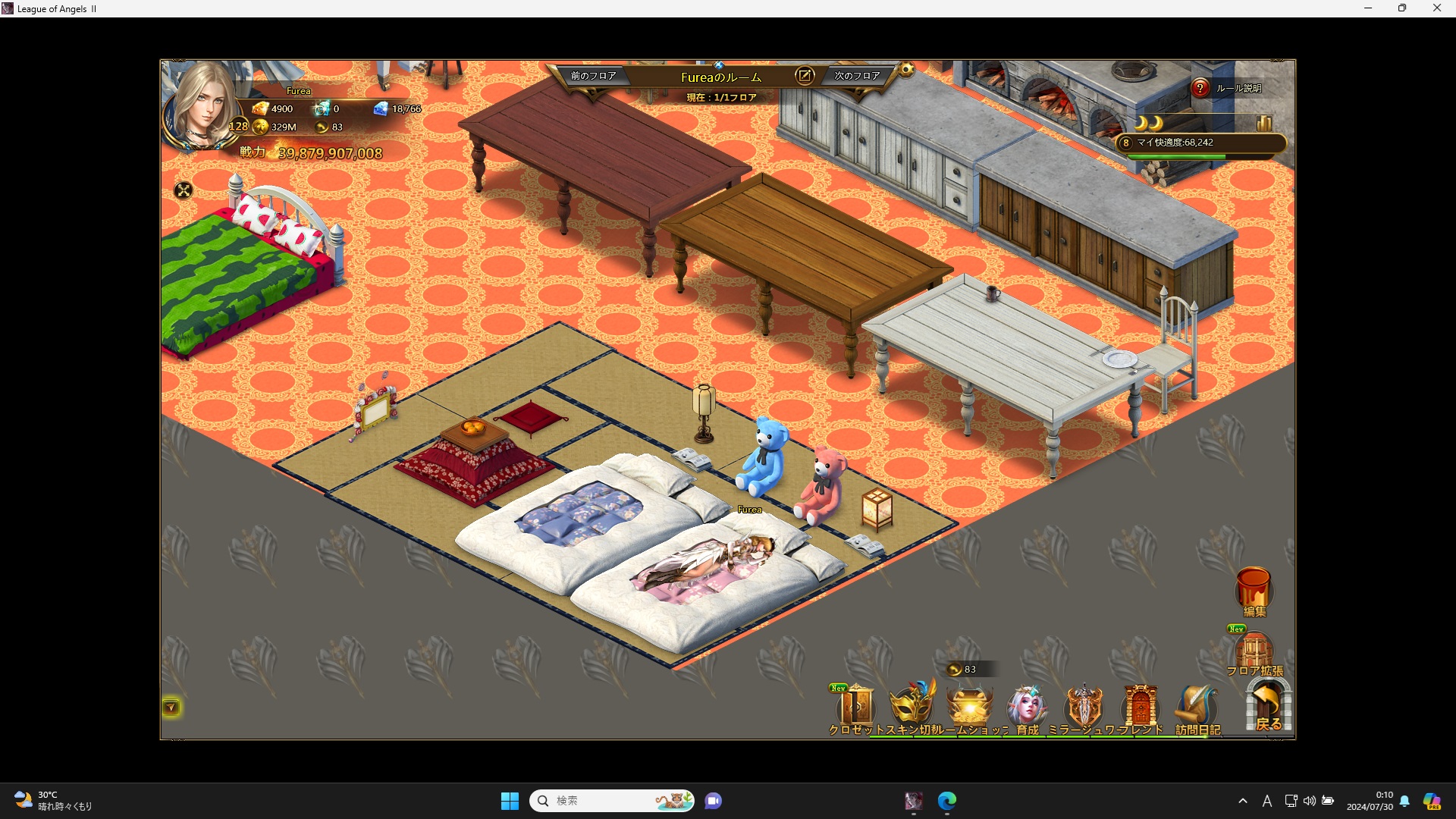This screenshot has height=819, width=1456.
Task: Open the comfort ranking bar-chart icon
Action: coord(1264,123)
